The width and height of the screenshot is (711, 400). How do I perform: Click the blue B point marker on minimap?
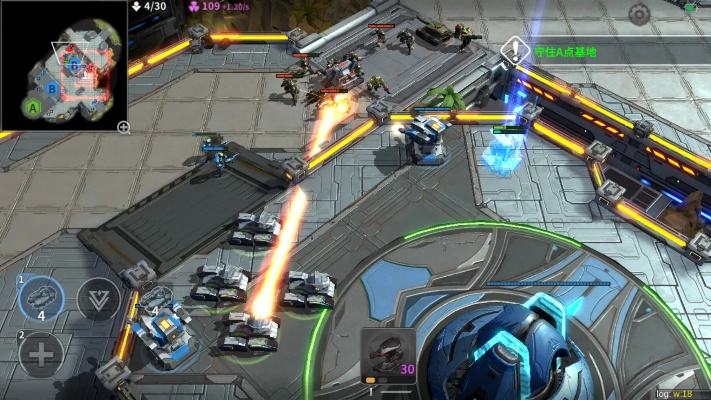click(52, 89)
